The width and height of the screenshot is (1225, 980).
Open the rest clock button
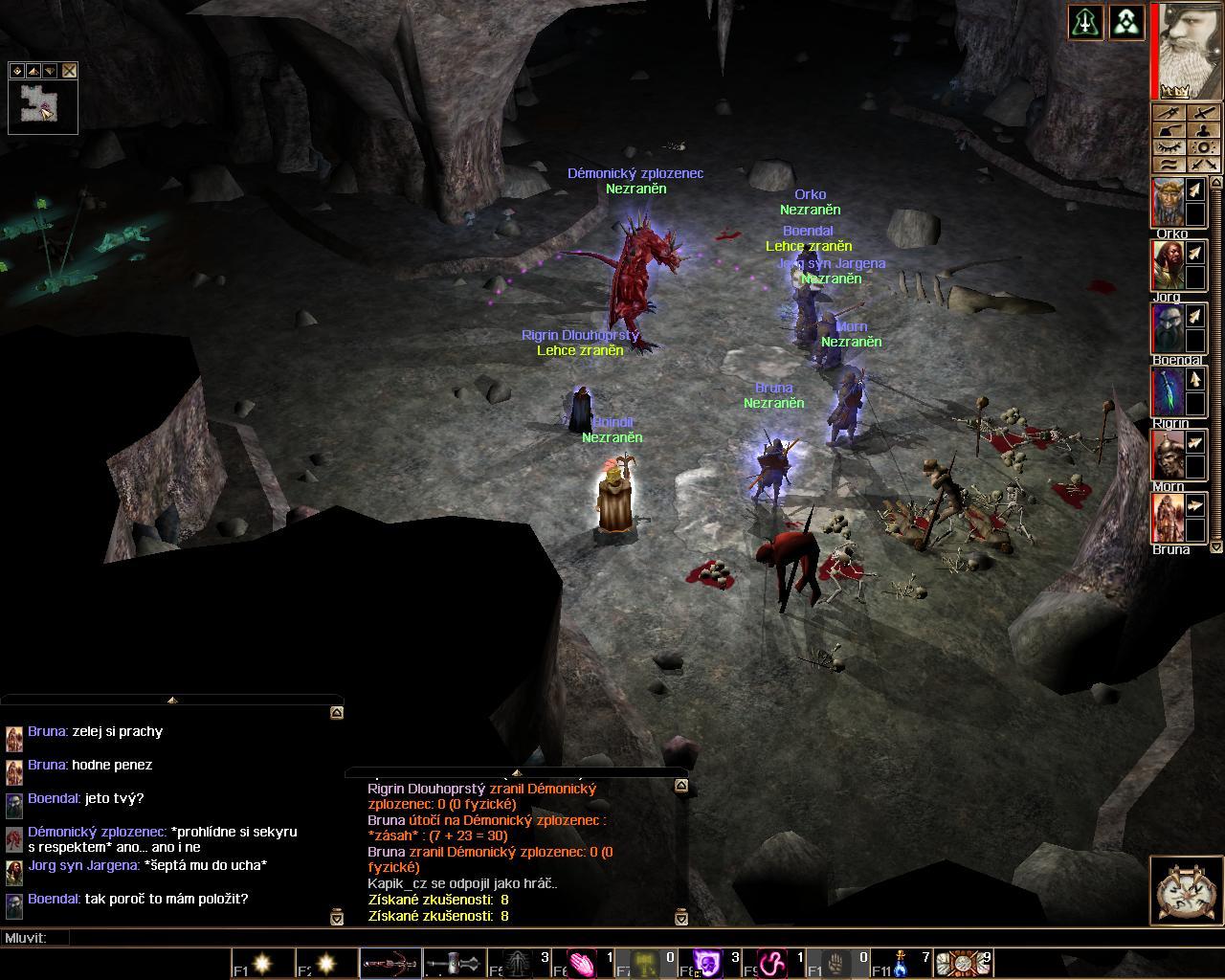1186,892
